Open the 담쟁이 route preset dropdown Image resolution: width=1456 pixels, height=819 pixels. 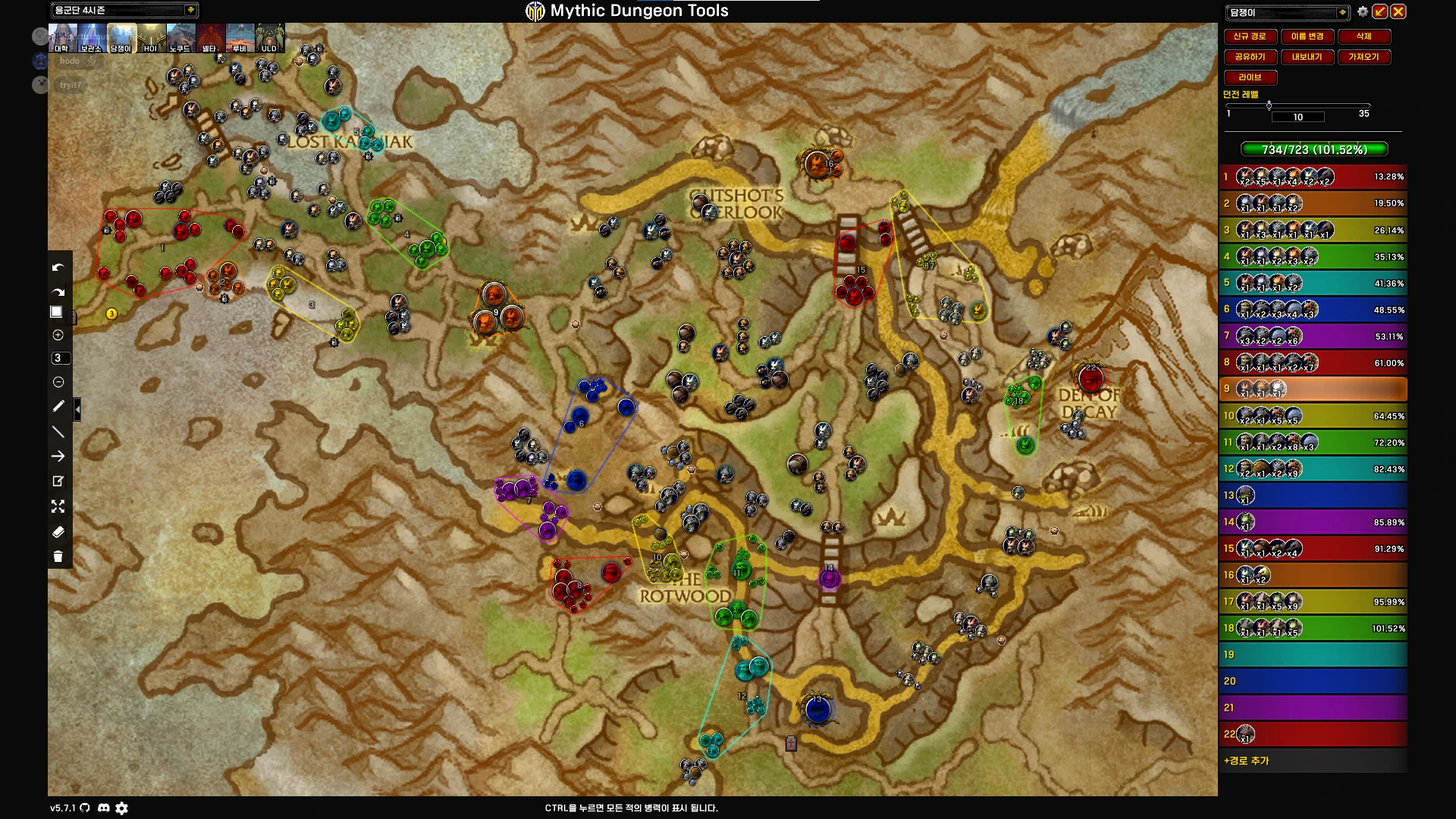1342,12
